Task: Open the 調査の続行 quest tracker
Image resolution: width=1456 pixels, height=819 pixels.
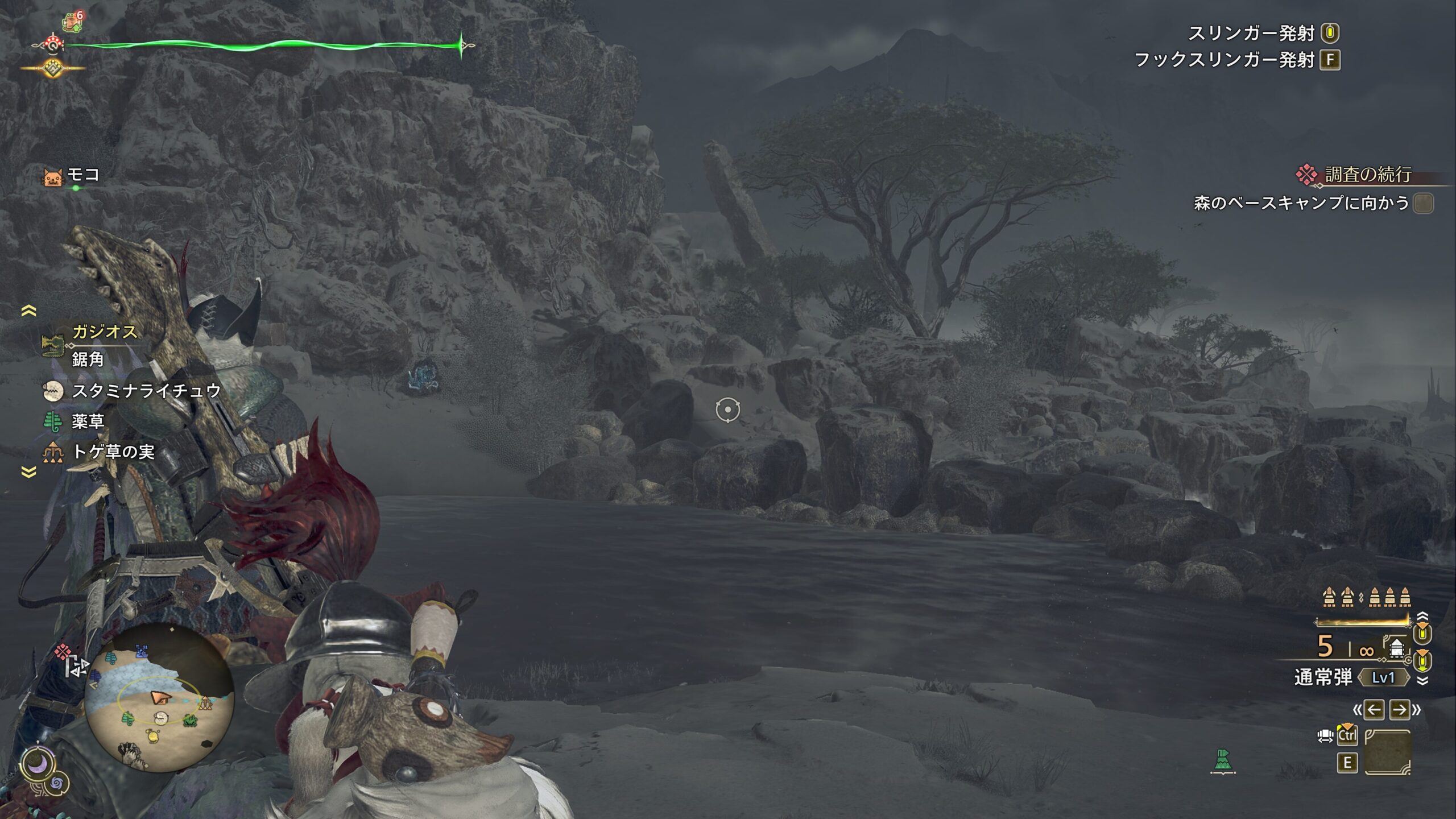Action: (1367, 175)
